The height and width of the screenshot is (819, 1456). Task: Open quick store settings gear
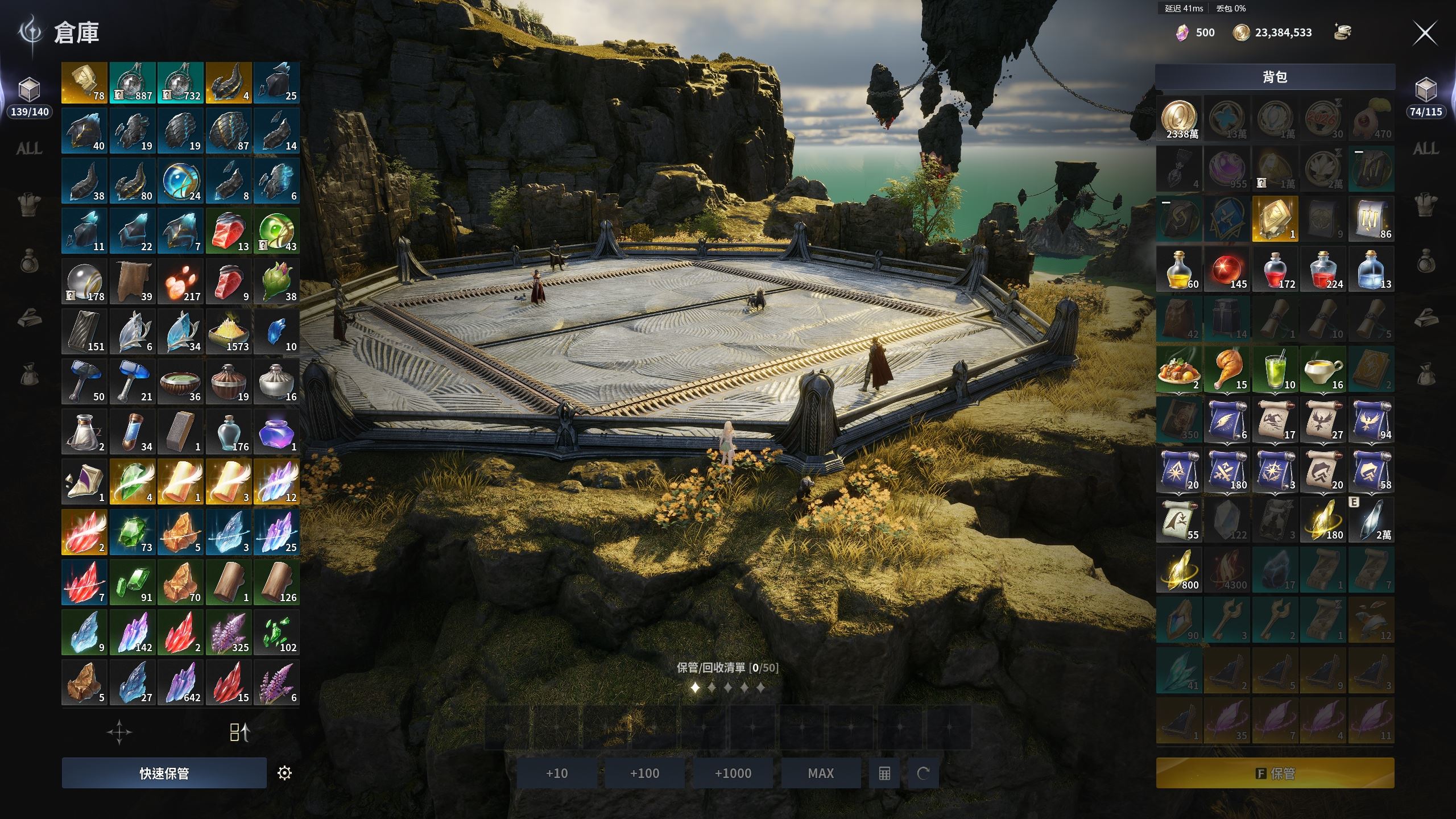click(x=284, y=773)
